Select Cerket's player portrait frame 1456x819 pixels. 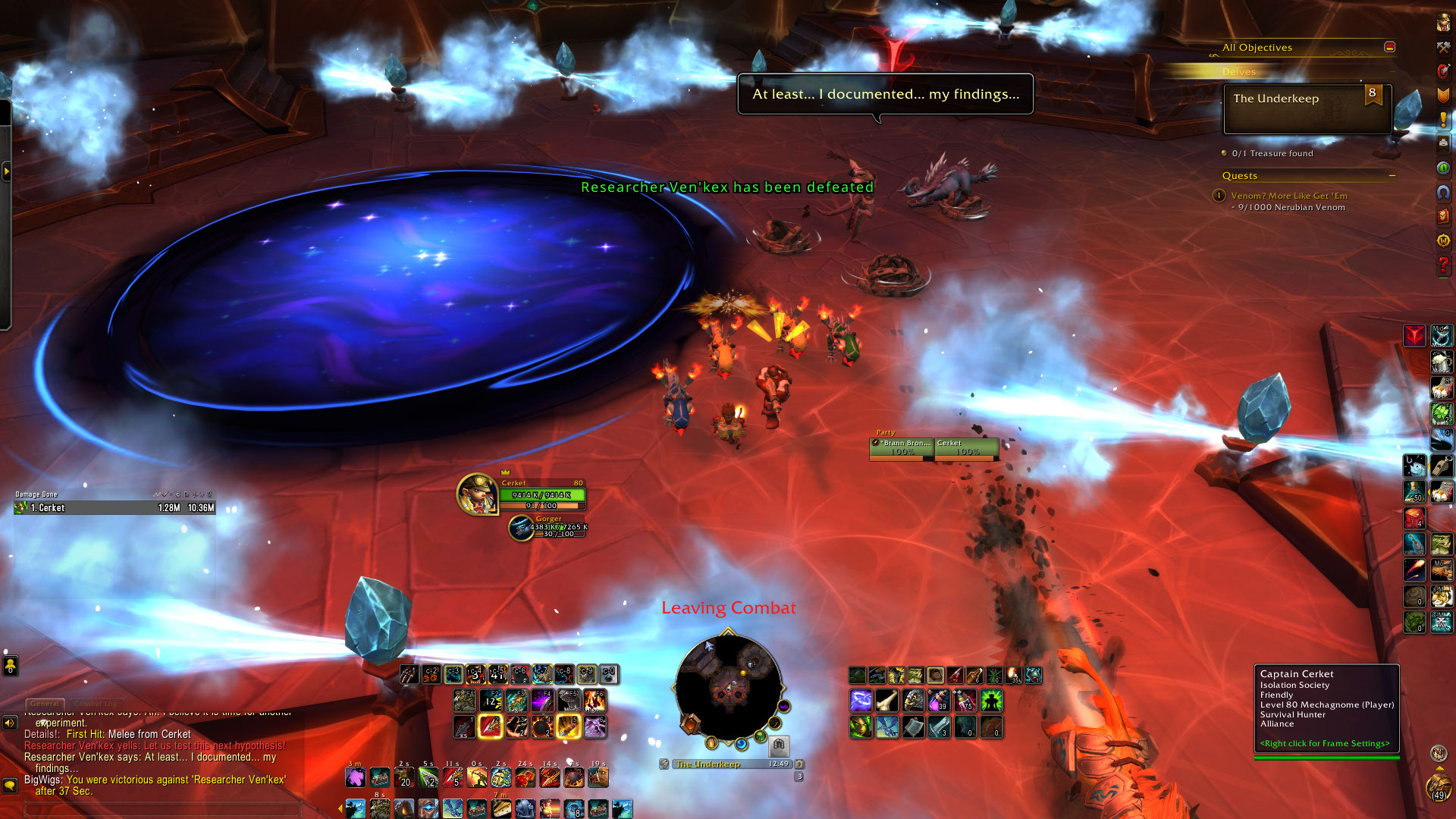tap(477, 494)
